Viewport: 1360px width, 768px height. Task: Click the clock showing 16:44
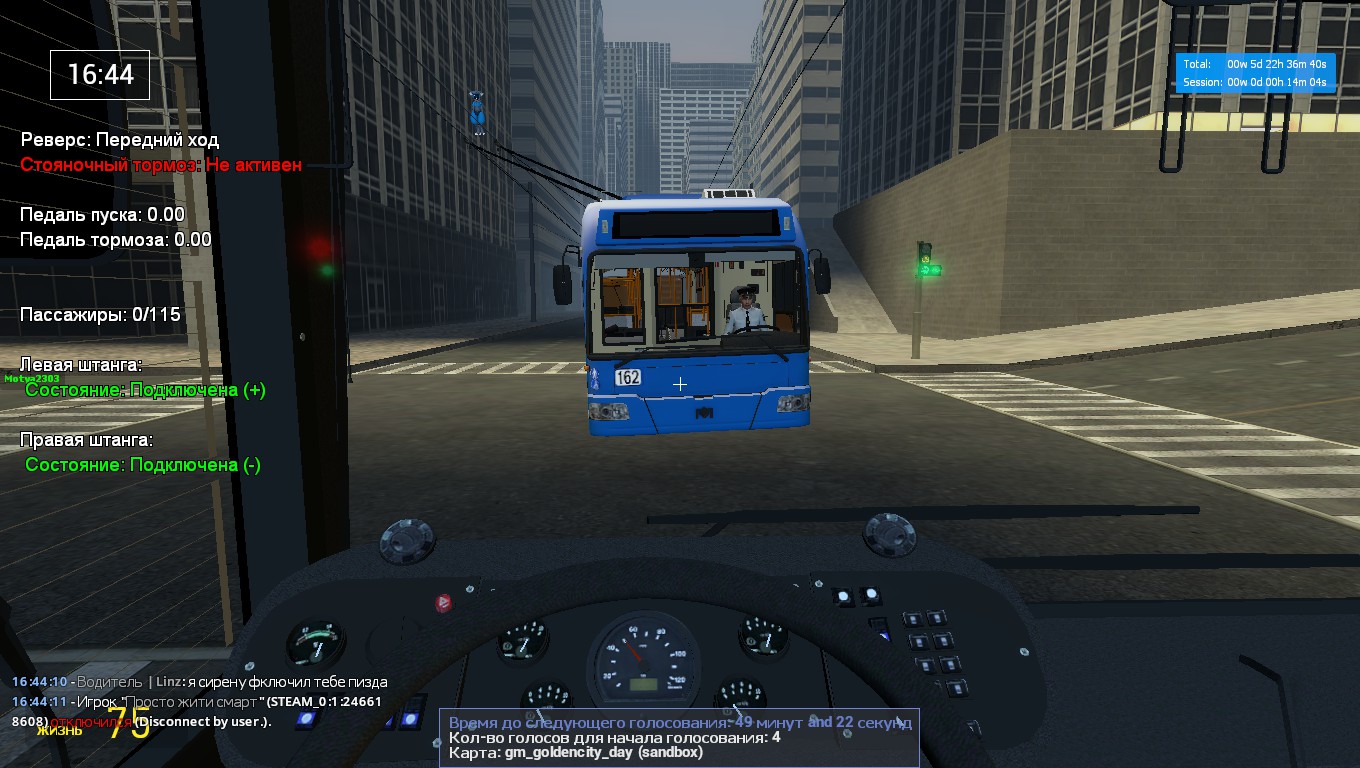click(98, 75)
